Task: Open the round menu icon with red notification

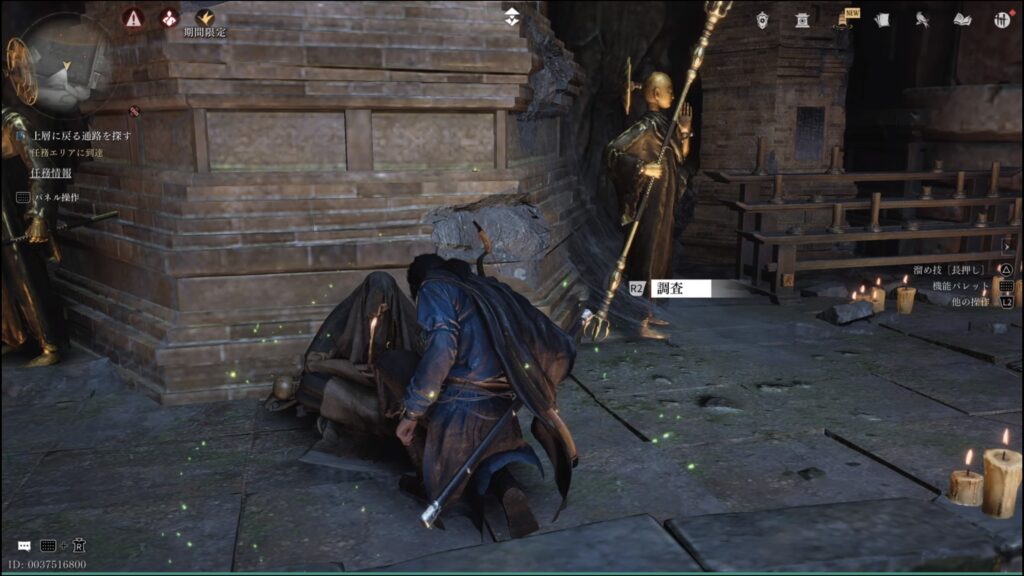Action: pyautogui.click(x=1001, y=19)
